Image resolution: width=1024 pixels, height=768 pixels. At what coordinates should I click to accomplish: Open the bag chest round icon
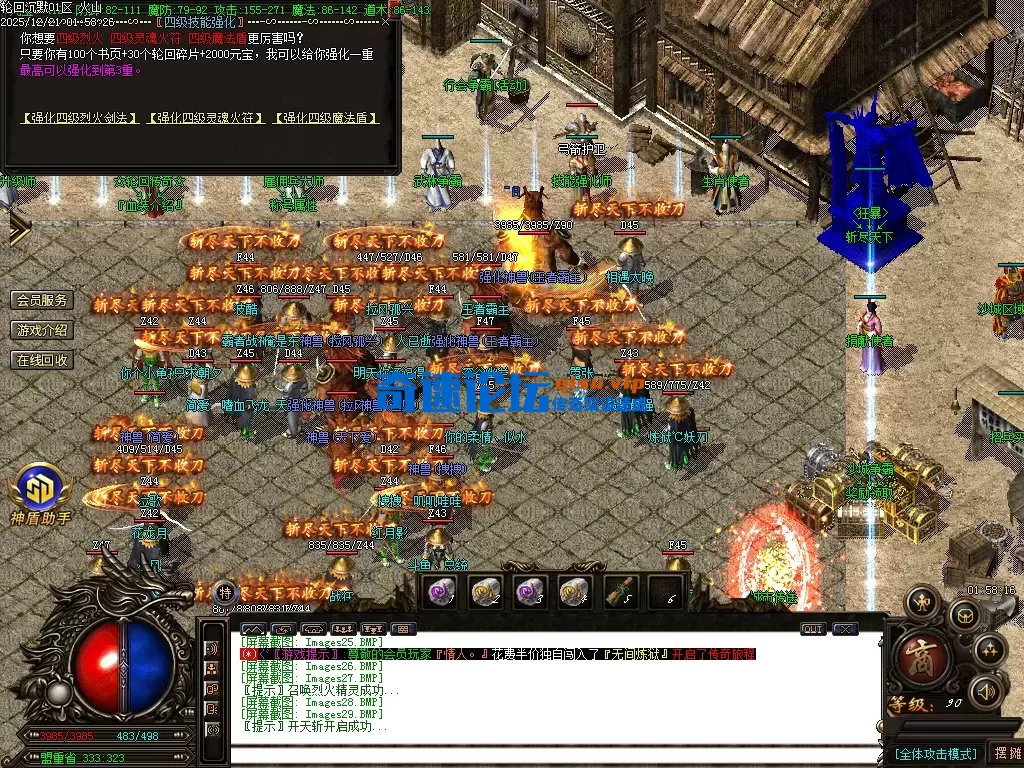click(964, 614)
